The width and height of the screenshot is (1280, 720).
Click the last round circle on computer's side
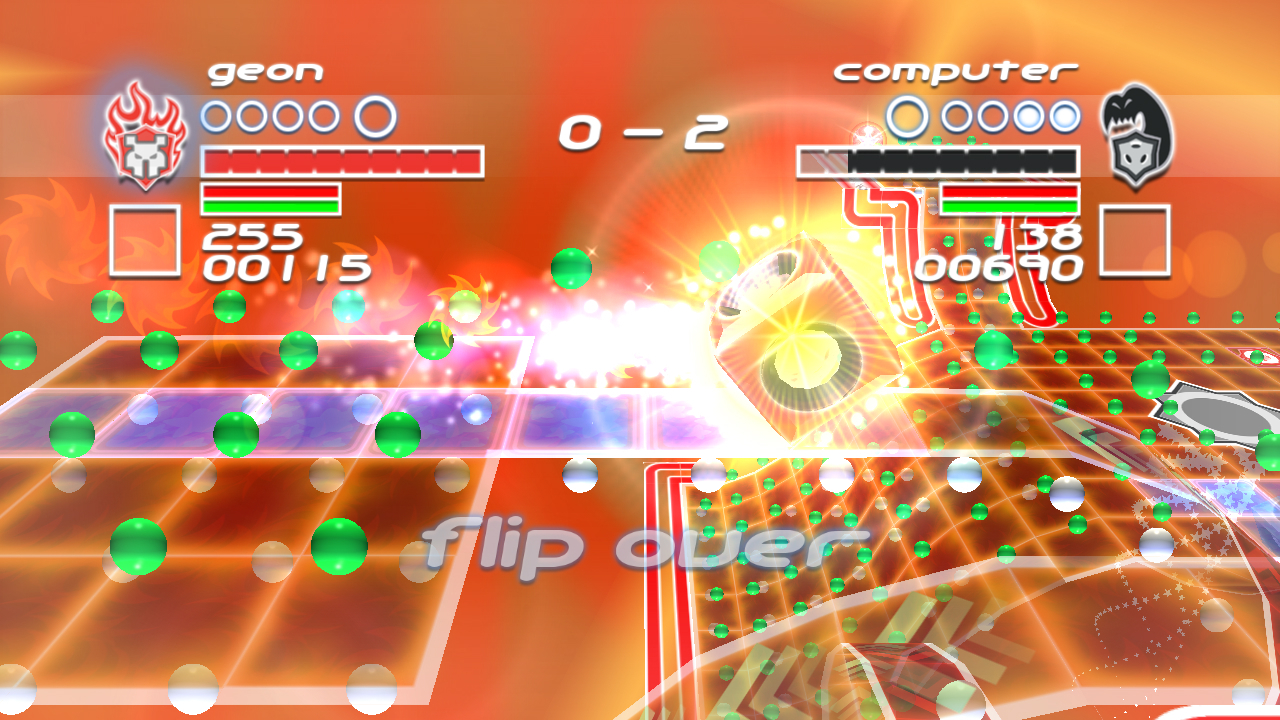point(1067,117)
